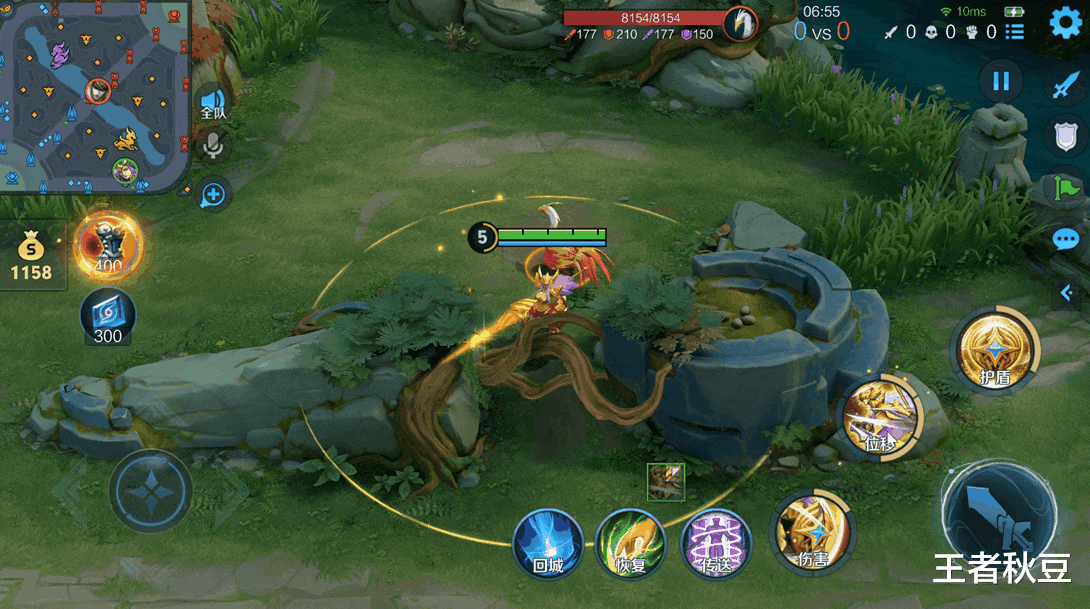The height and width of the screenshot is (609, 1090).
Task: Open the chat bubble quick messages
Action: (x=1065, y=240)
